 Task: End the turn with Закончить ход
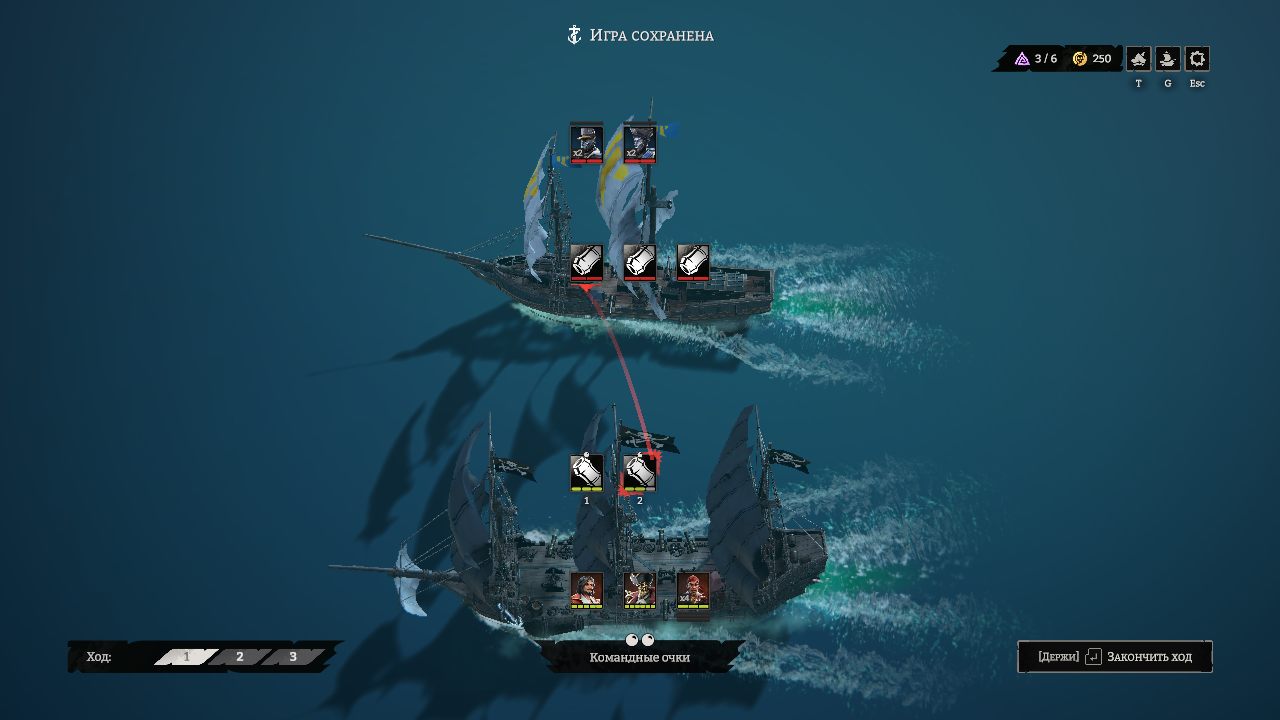(1114, 657)
